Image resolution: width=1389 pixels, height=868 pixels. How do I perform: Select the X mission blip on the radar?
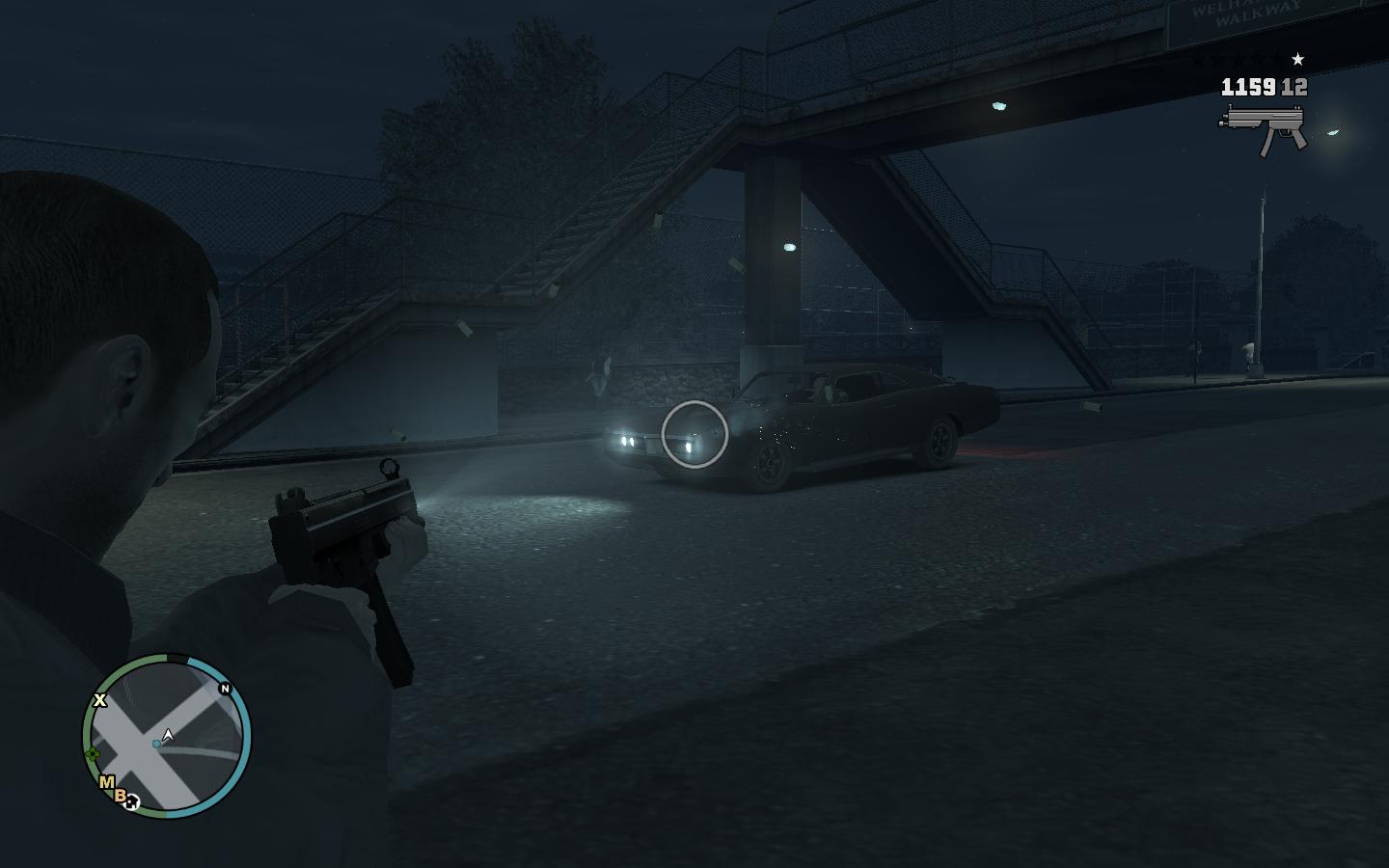point(99,700)
